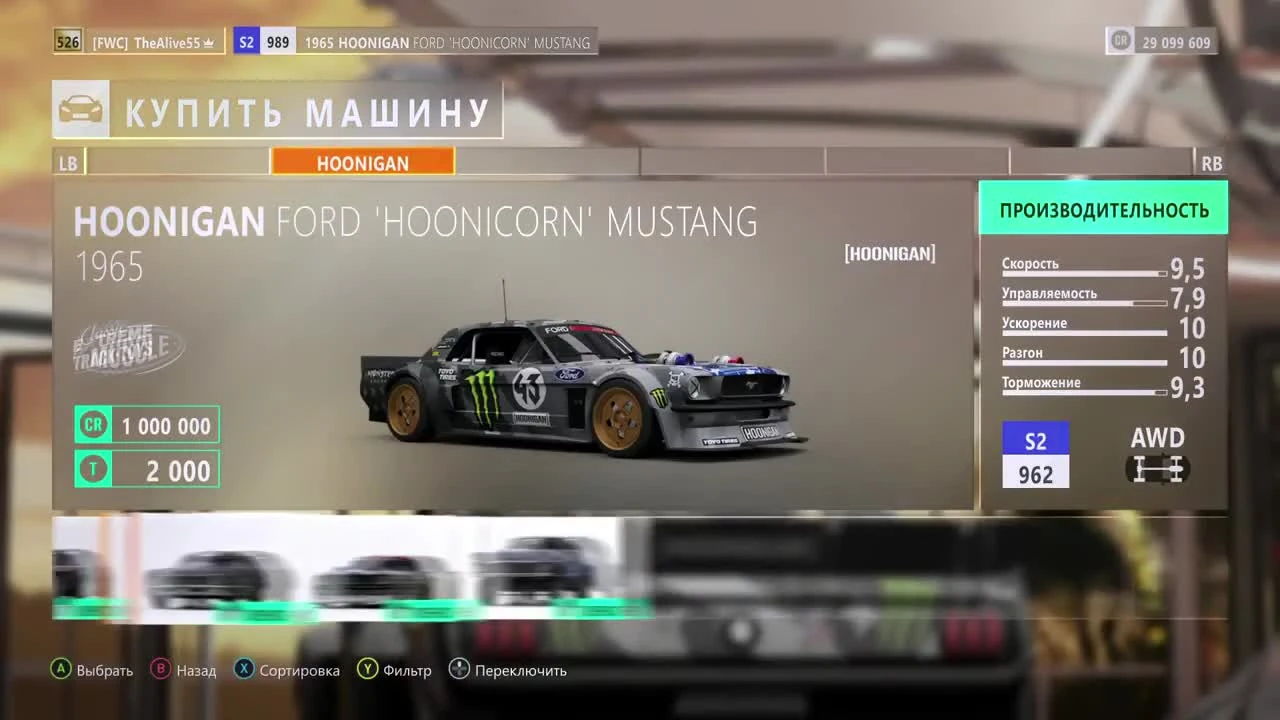
Task: Click the yellow Y Фильтр icon
Action: [x=369, y=670]
